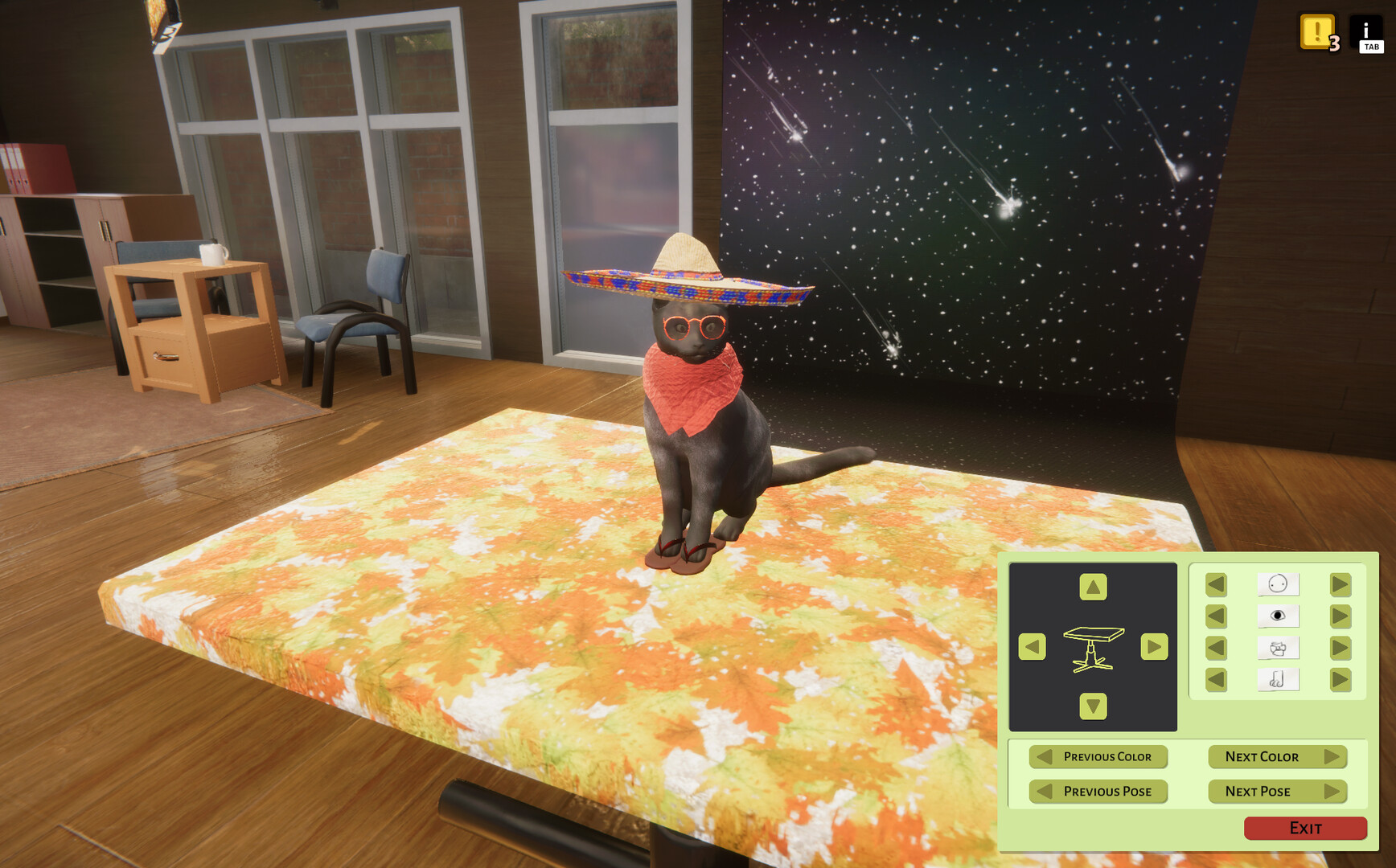1396x868 pixels.
Task: Cycle to the next nose accessory
Action: (1339, 678)
